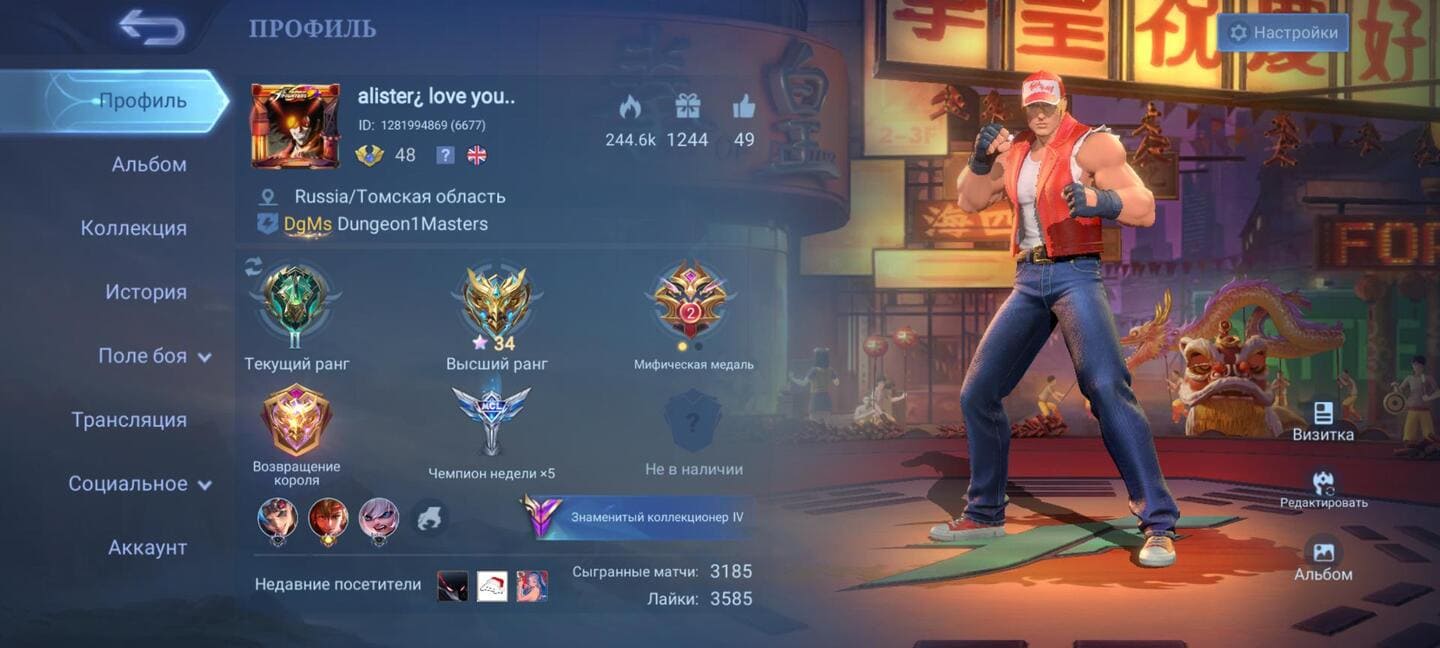The width and height of the screenshot is (1440, 648).
Task: Expand the Социальное section
Action: pyautogui.click(x=140, y=484)
